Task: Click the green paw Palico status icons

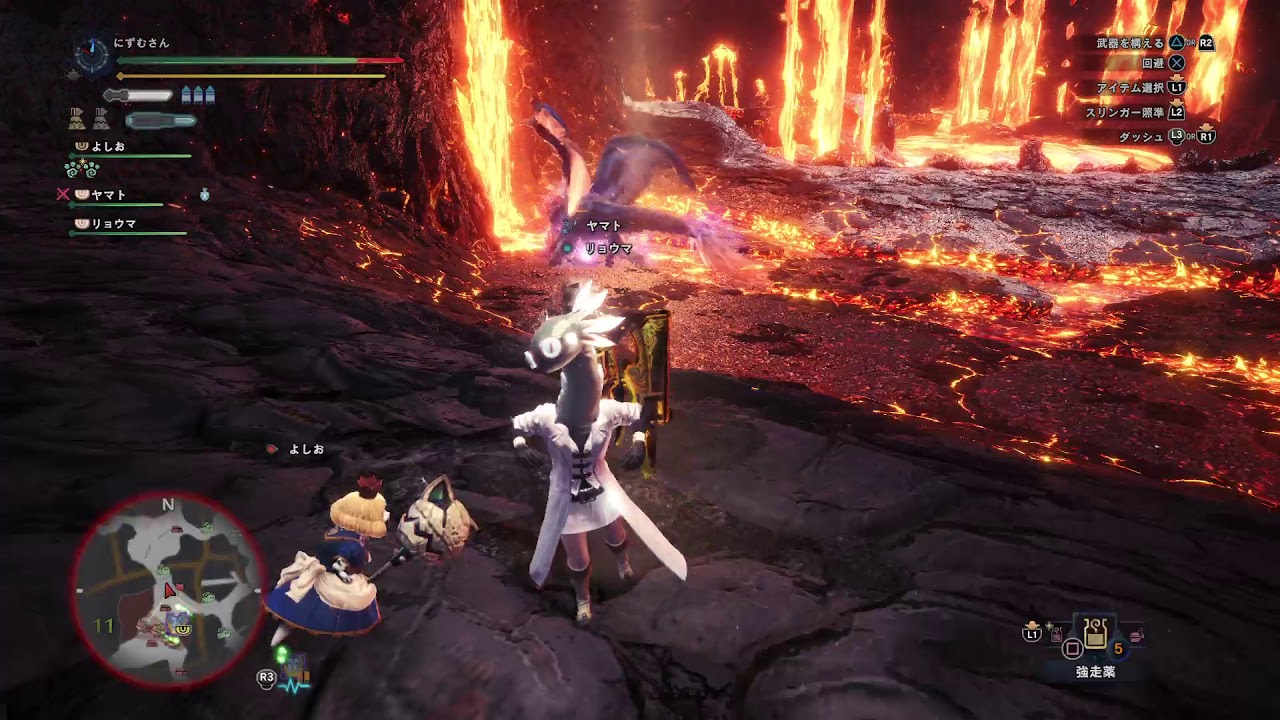Action: (80, 168)
